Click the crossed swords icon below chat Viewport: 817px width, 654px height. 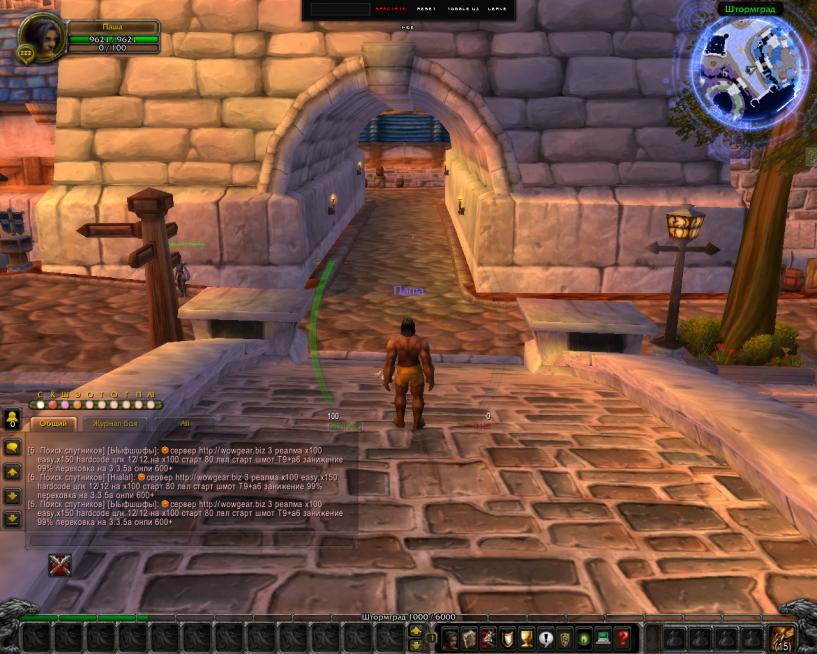click(60, 565)
